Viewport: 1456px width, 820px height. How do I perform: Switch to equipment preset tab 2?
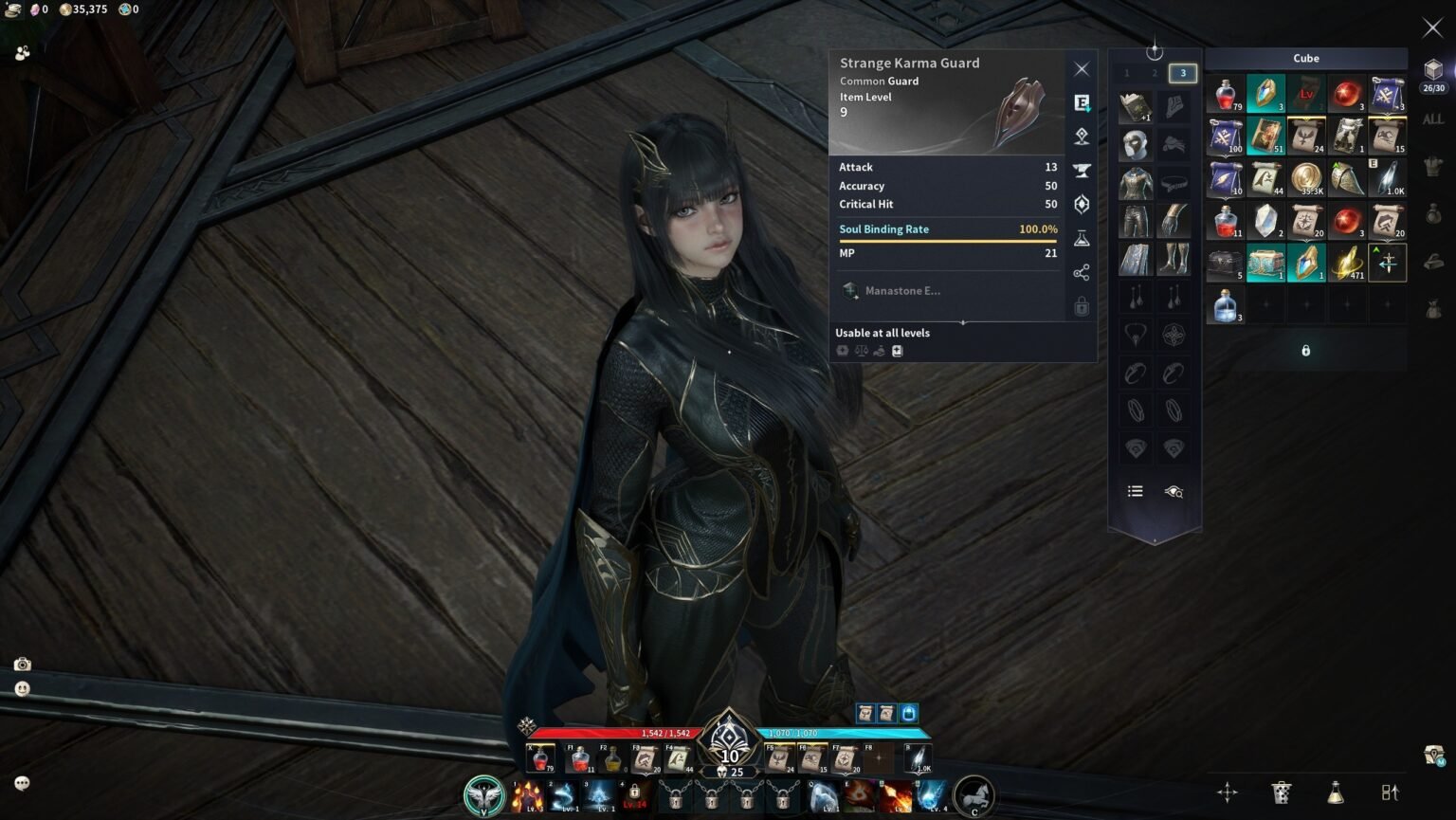click(1154, 73)
